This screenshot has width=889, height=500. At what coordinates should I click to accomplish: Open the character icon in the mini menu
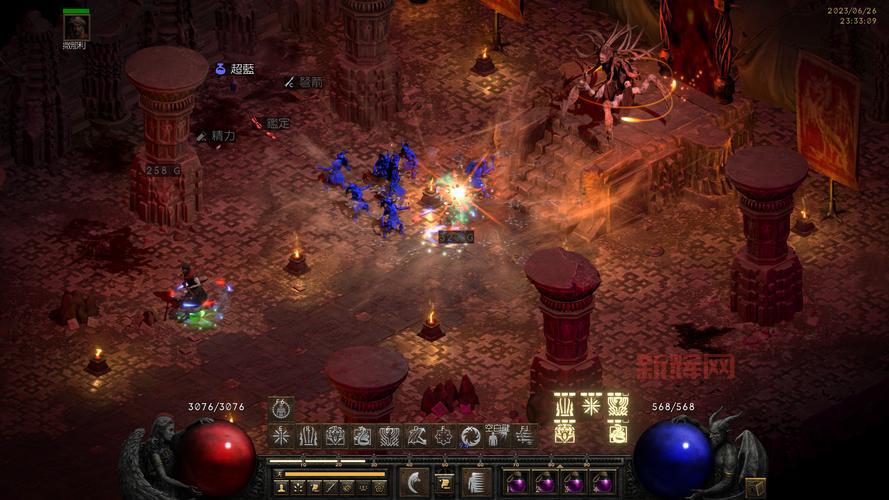click(x=283, y=487)
